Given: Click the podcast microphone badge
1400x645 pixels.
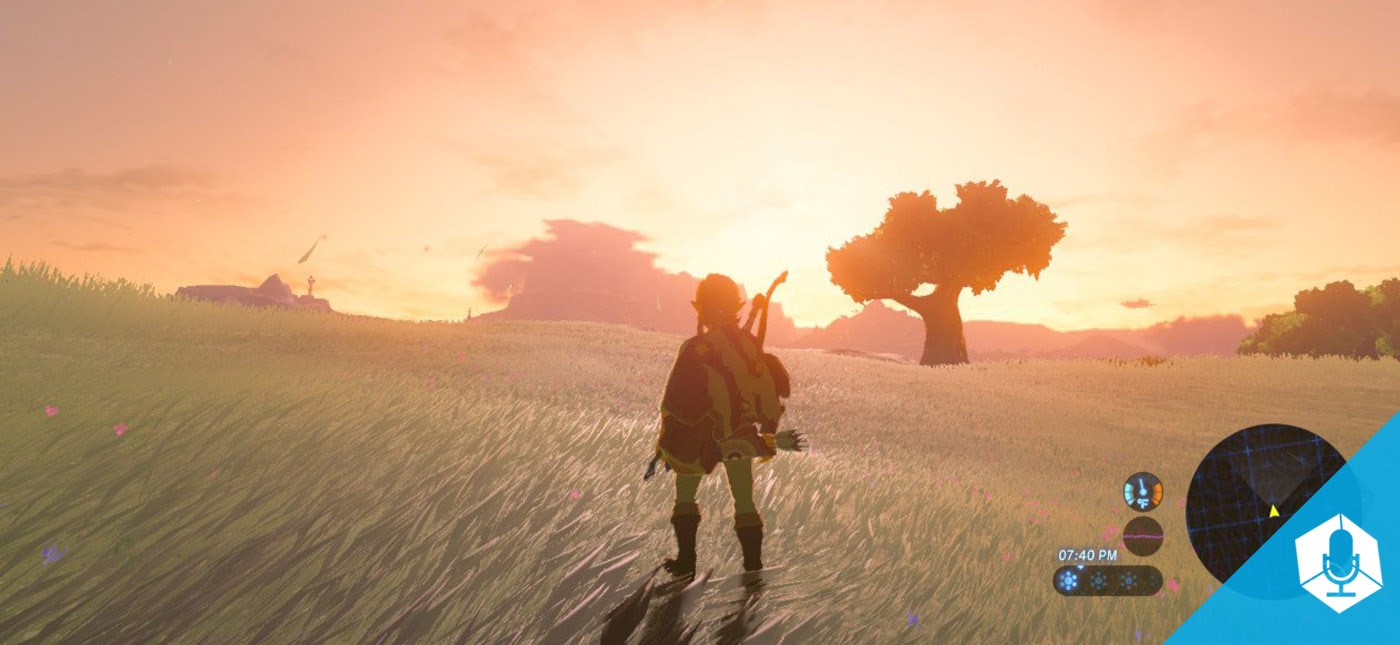Looking at the screenshot, I should coord(1337,561).
